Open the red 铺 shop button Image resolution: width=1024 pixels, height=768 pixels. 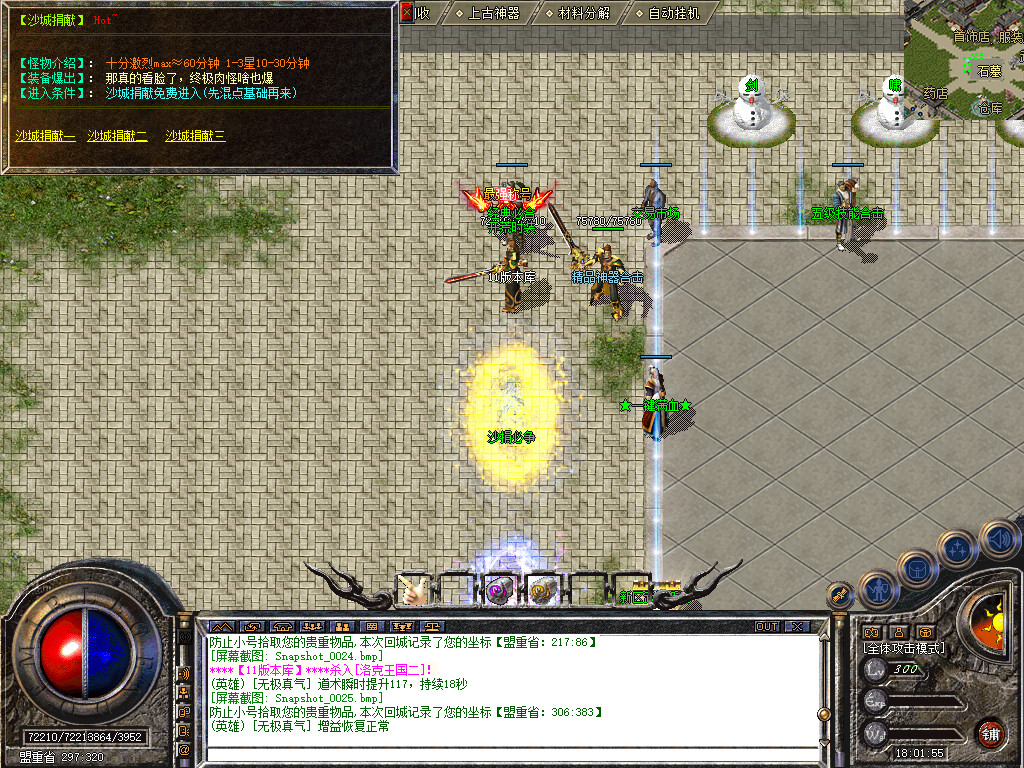(990, 733)
